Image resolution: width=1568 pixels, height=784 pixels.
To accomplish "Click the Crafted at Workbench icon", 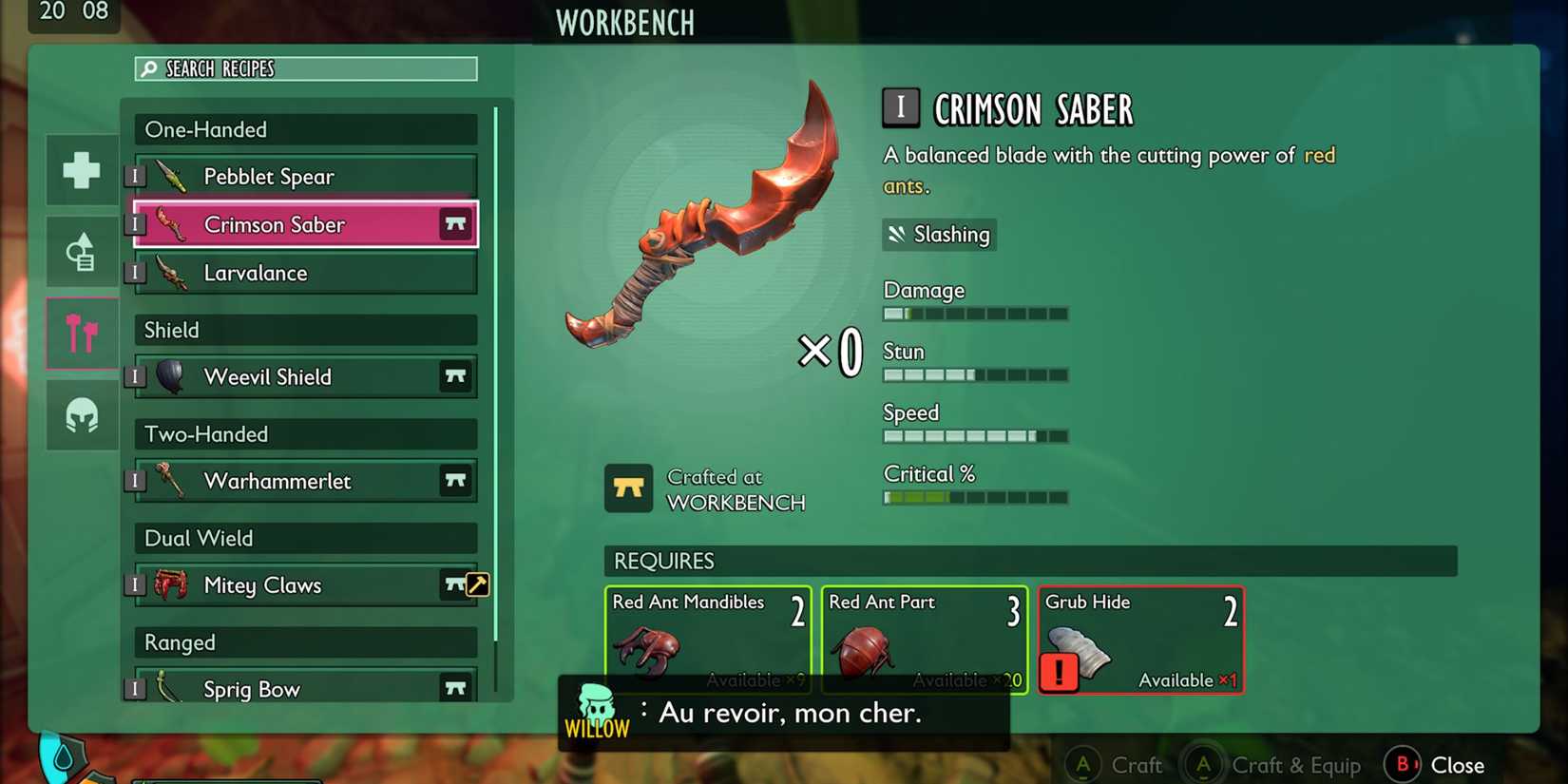I will point(628,488).
